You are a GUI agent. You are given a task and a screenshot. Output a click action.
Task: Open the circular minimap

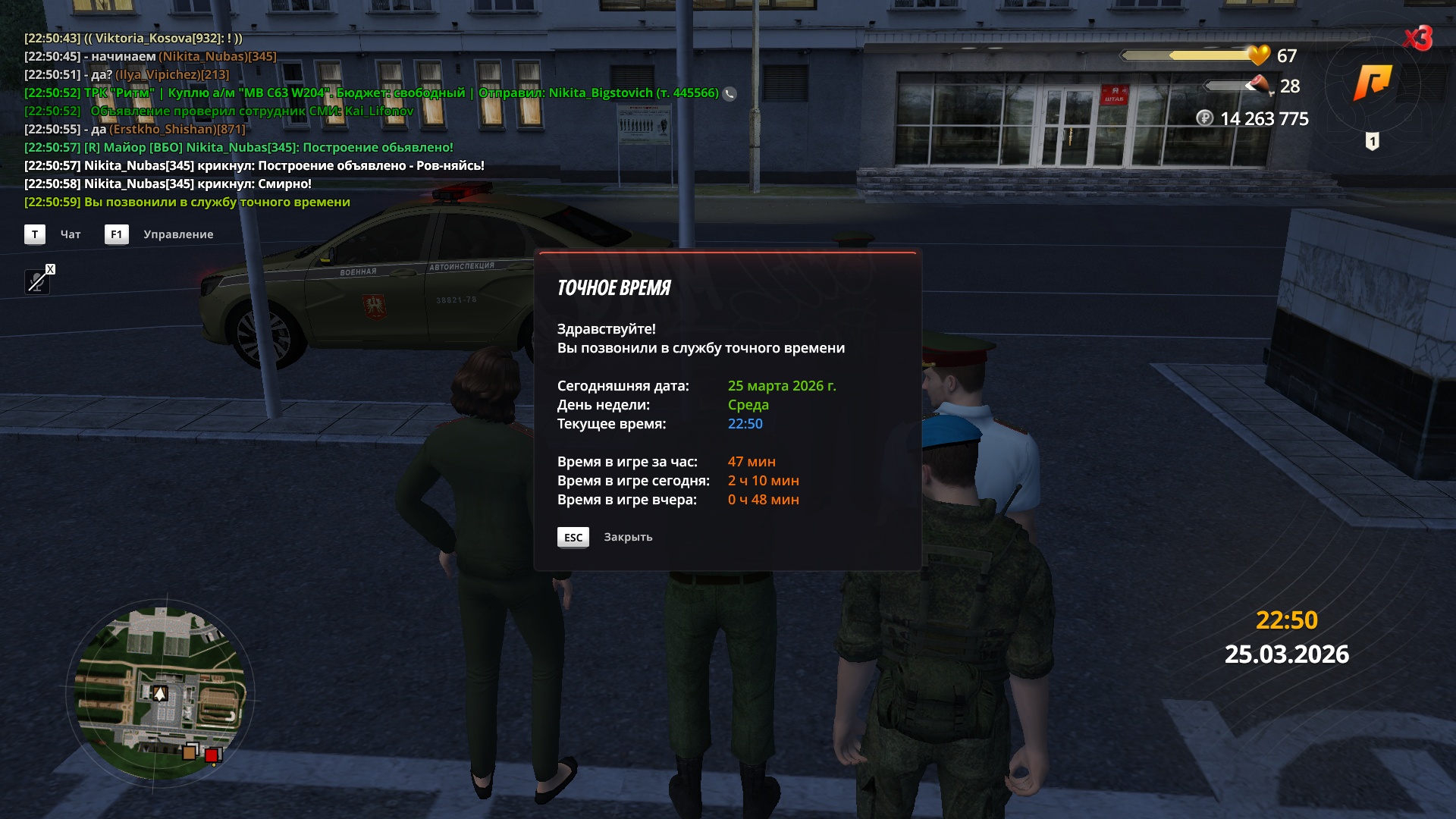tap(160, 692)
